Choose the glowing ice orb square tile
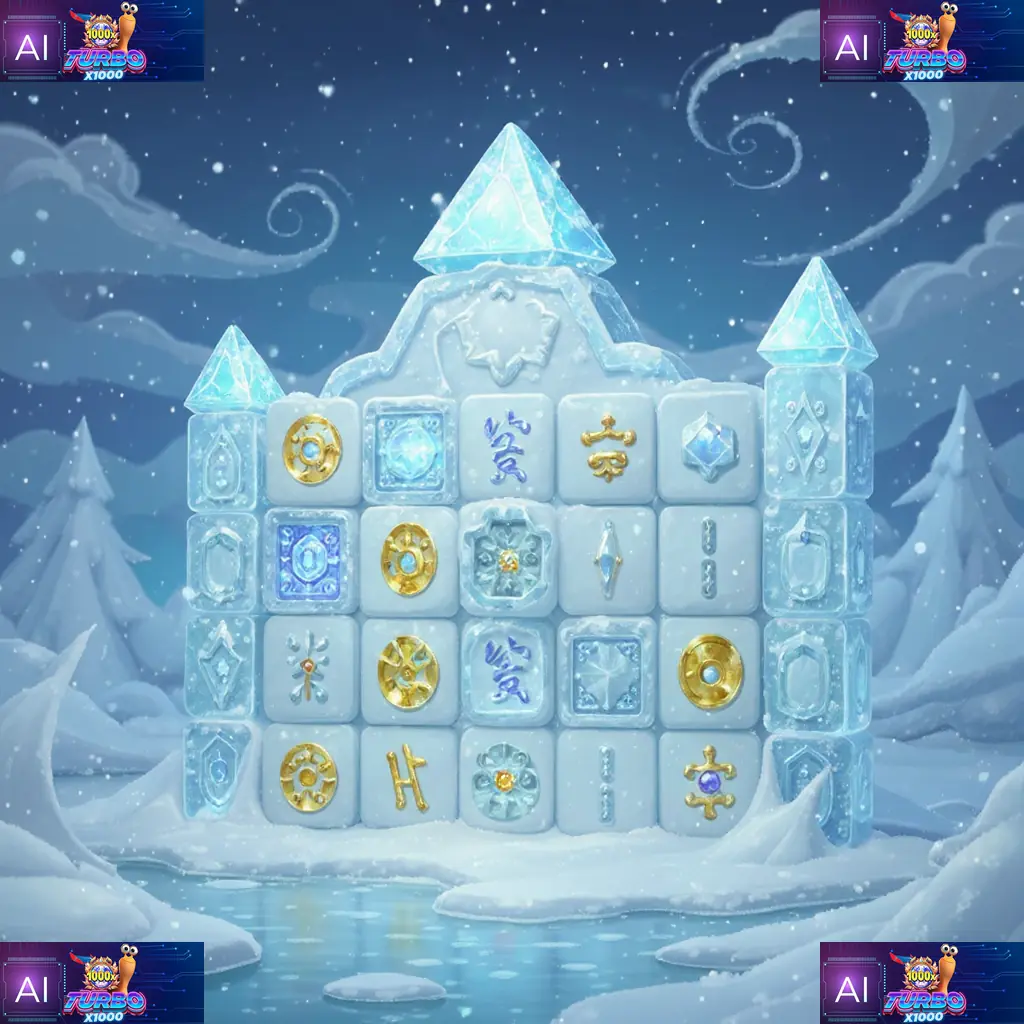1024x1024 pixels. pyautogui.click(x=407, y=446)
